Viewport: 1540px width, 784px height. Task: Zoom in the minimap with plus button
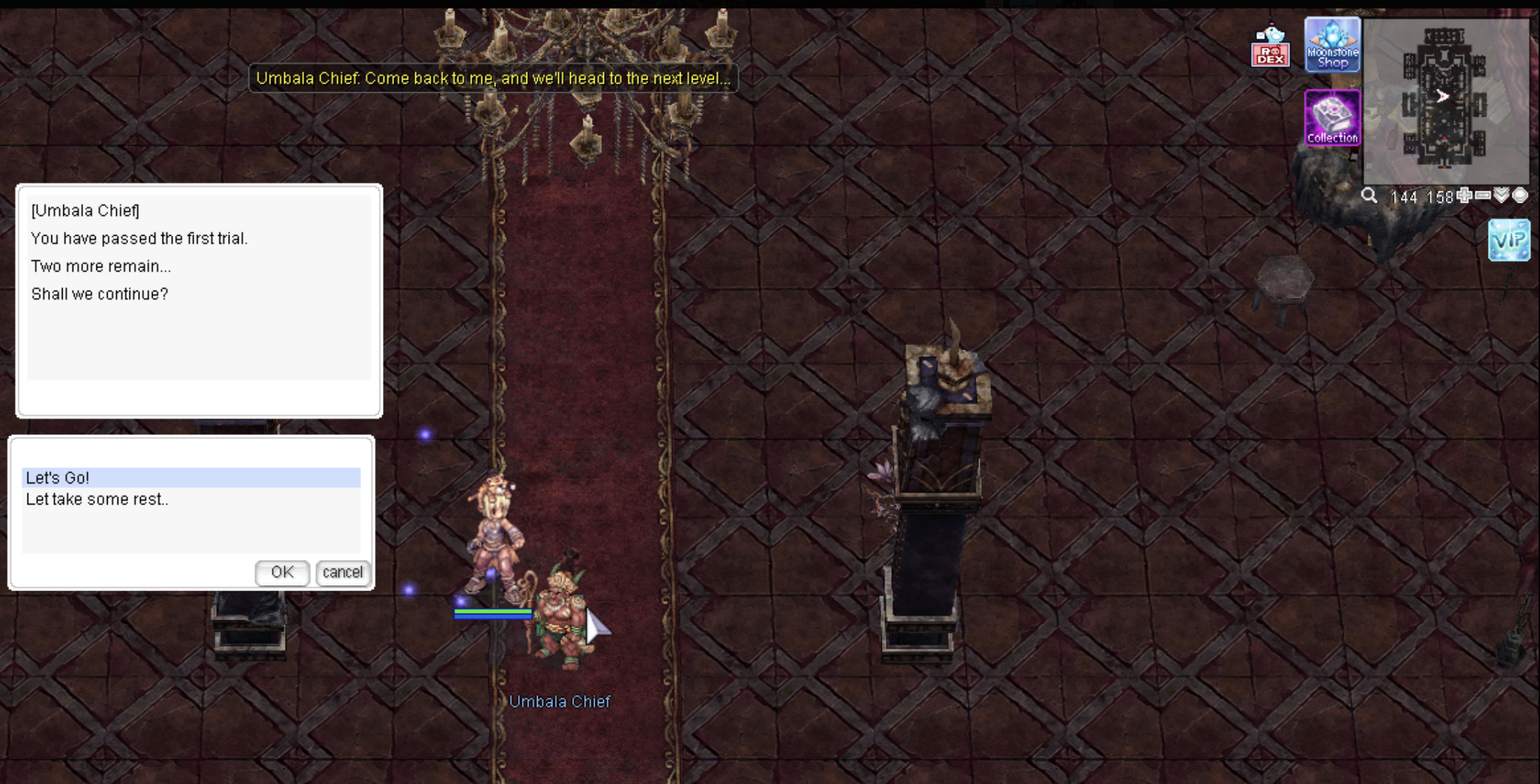point(1465,196)
